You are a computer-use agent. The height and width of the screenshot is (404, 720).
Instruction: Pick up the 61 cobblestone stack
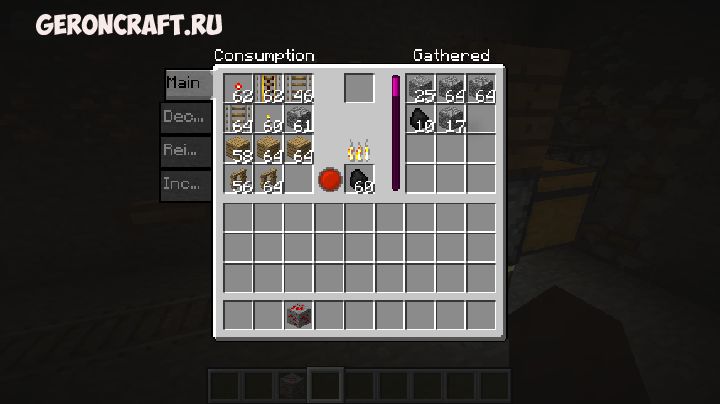299,119
